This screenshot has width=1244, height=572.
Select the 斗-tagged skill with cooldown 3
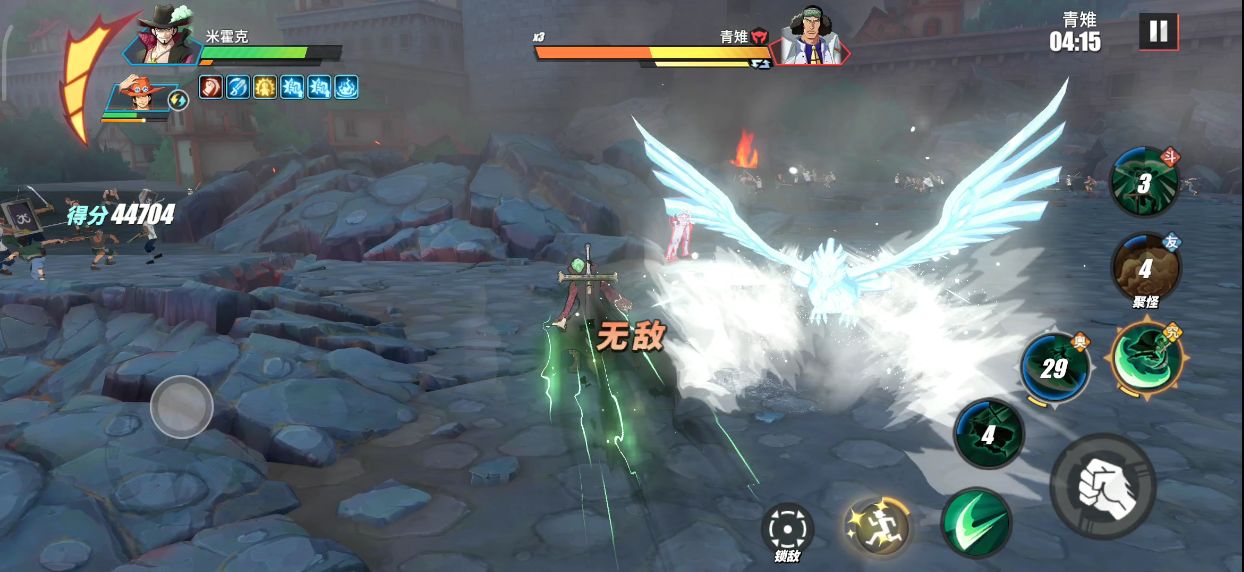coord(1144,182)
